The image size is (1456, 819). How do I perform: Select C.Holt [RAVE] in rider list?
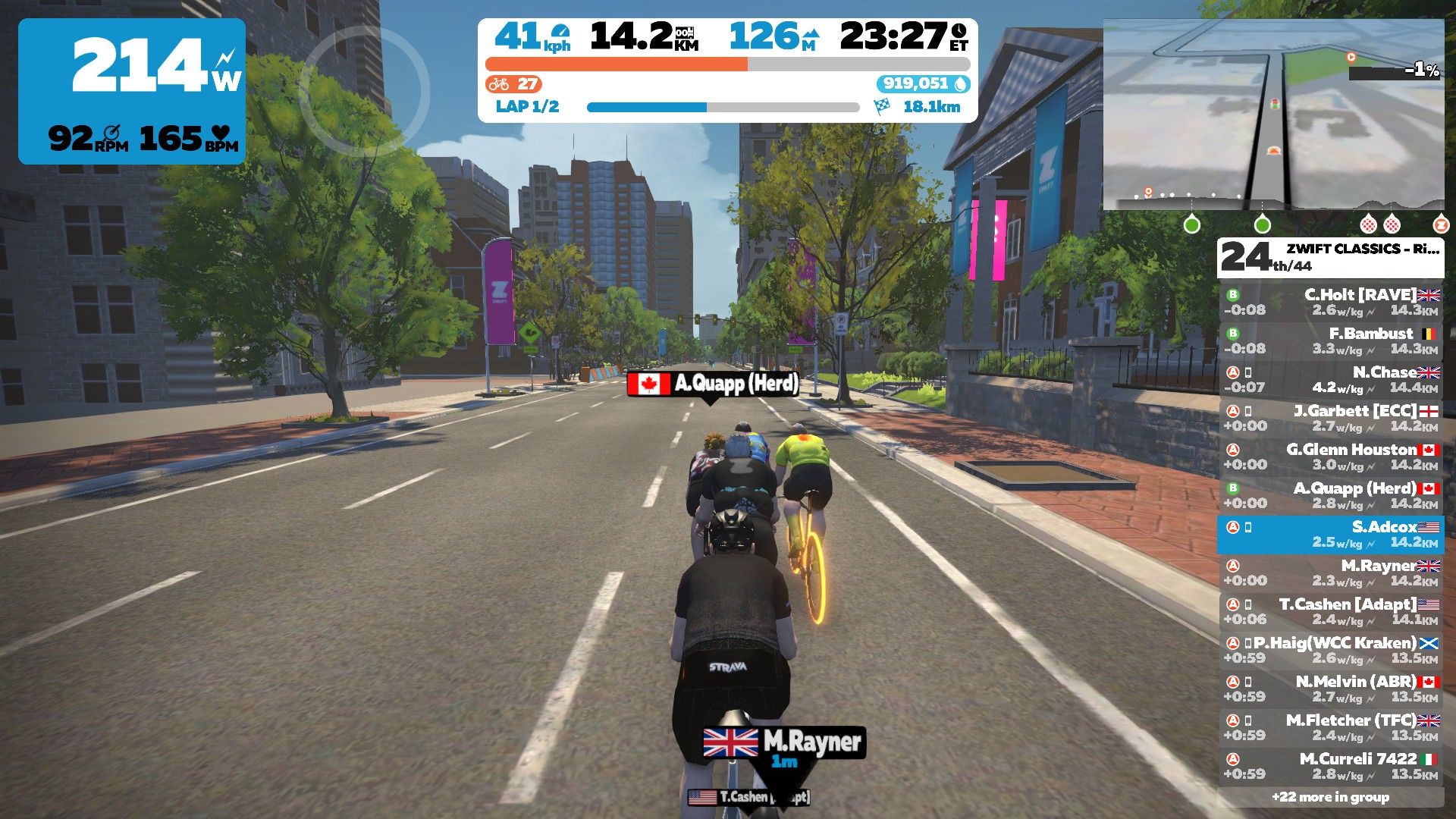(x=1331, y=302)
